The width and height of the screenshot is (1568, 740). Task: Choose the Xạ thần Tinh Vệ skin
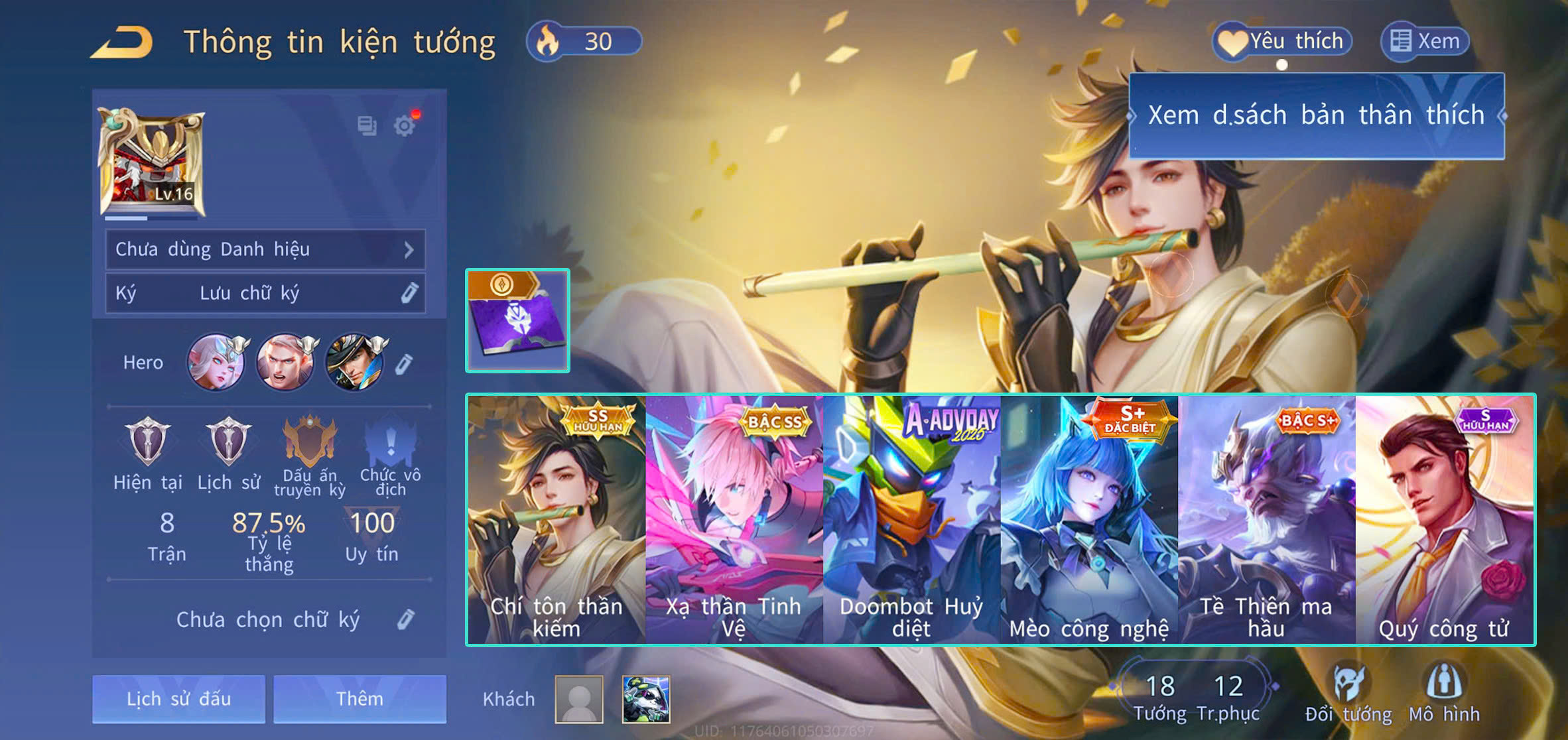[734, 519]
